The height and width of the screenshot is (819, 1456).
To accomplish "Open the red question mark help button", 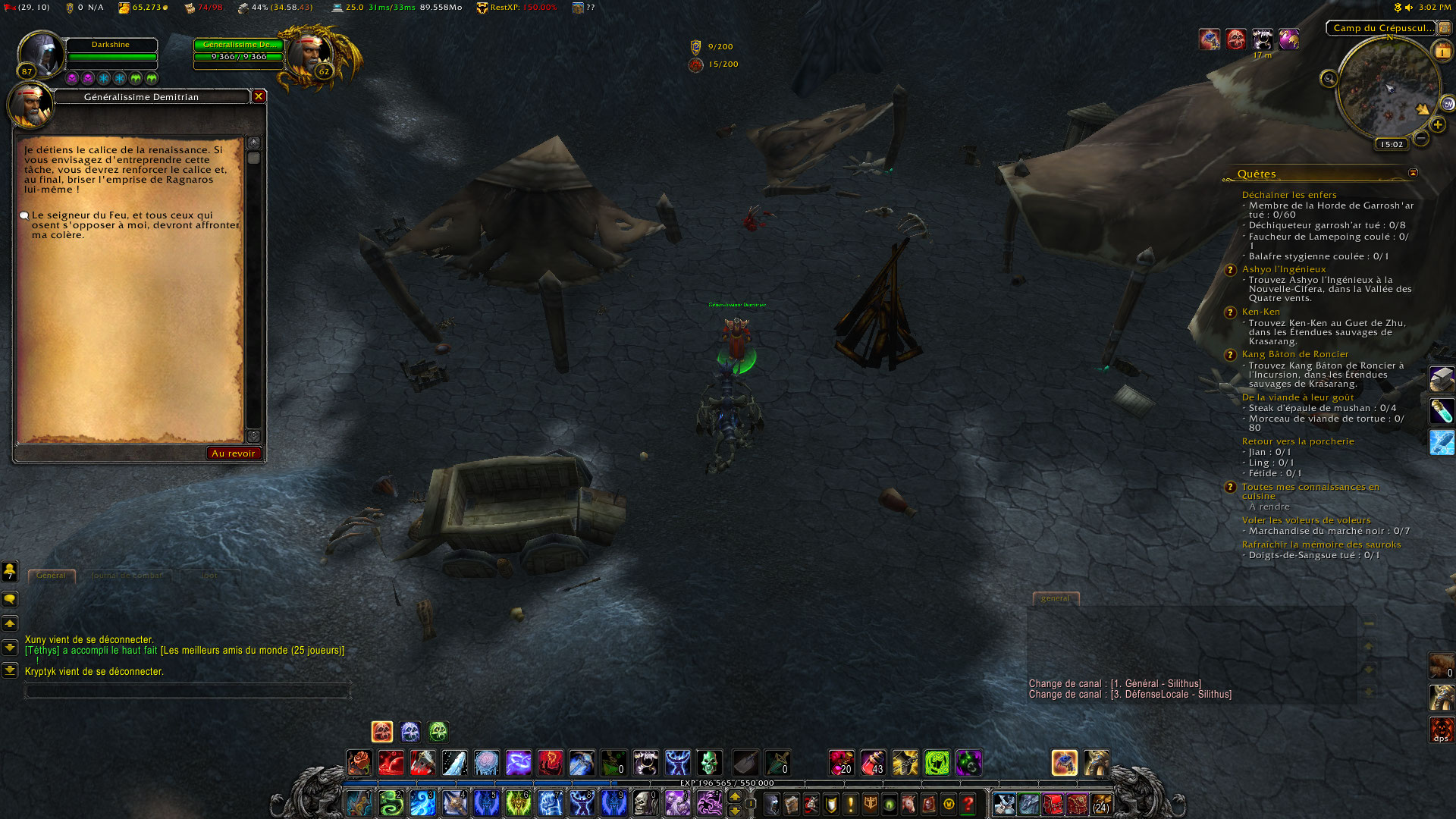I will point(968,804).
